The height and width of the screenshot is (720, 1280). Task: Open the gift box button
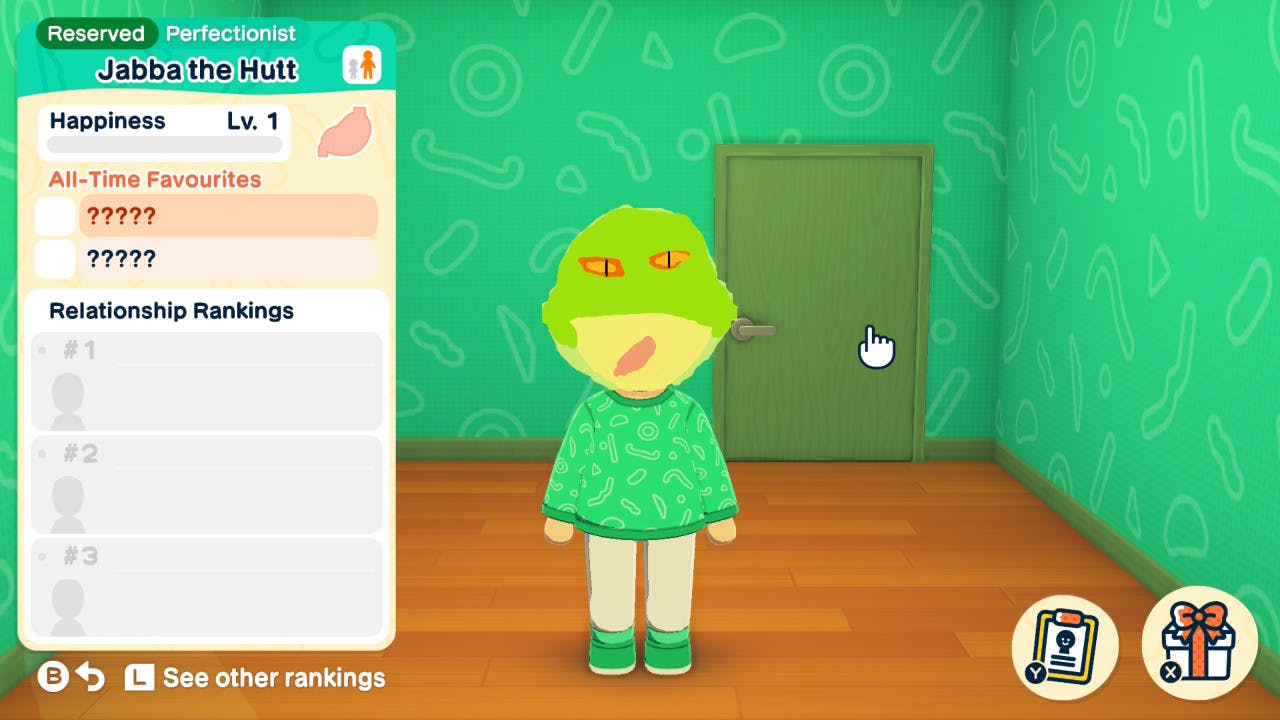pyautogui.click(x=1198, y=641)
